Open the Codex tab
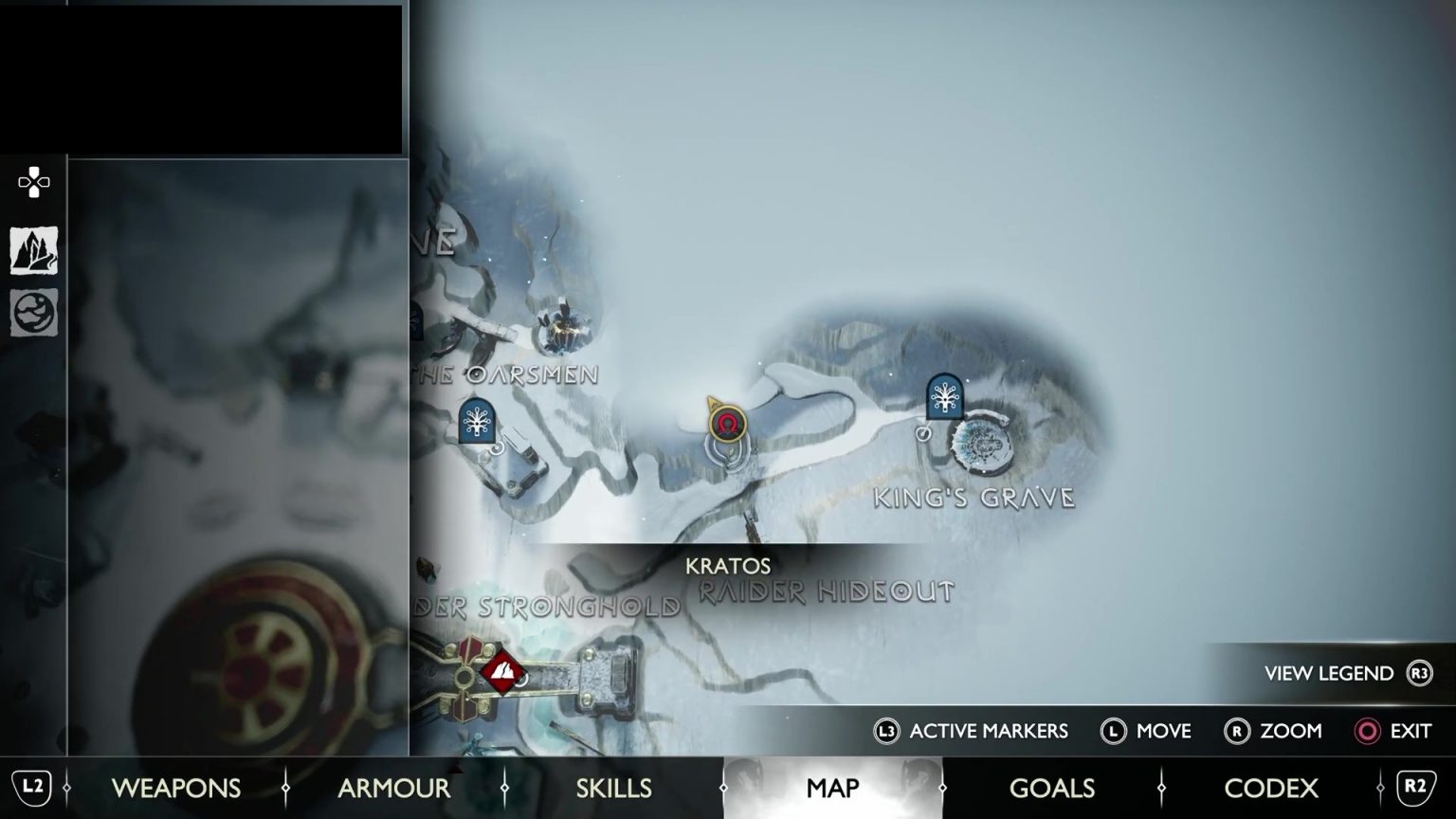The width and height of the screenshot is (1456, 819). tap(1271, 788)
